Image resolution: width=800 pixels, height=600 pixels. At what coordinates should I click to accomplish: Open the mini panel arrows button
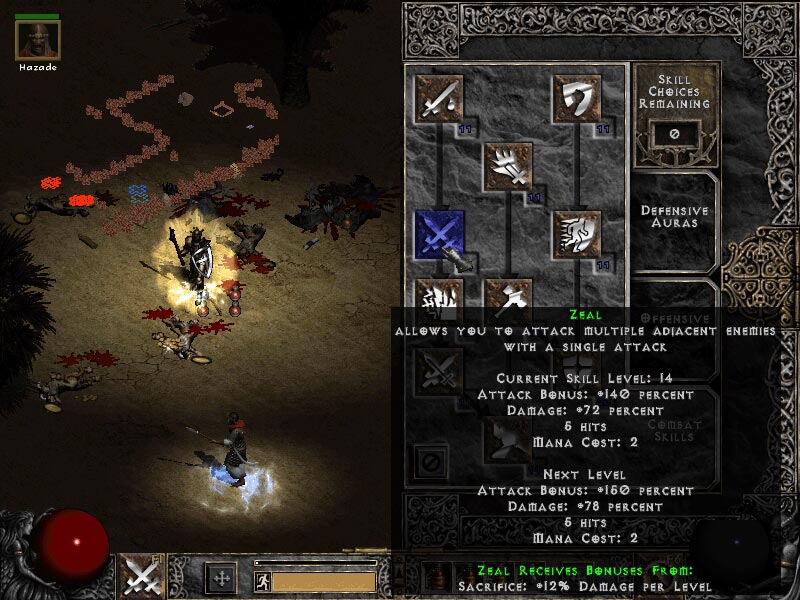[220, 578]
